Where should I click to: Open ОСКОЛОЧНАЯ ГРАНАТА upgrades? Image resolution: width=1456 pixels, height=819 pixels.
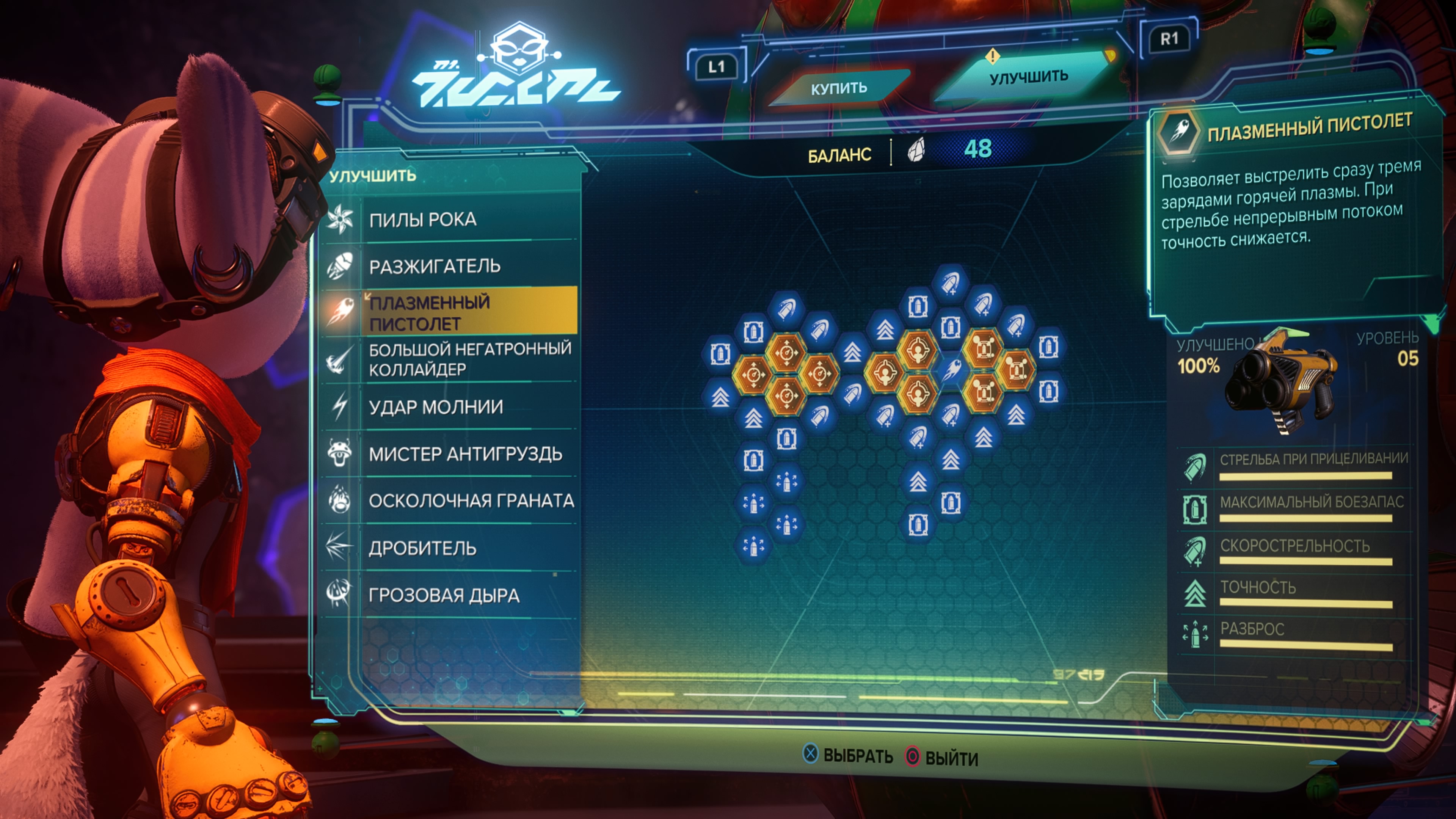(x=471, y=501)
